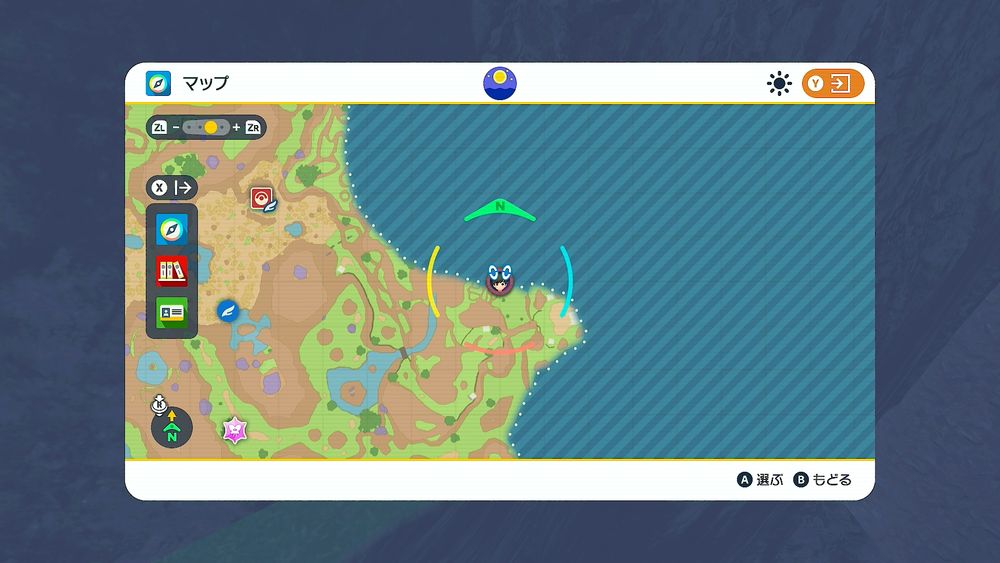The height and width of the screenshot is (563, 1000).
Task: Click the sun weather icon in header
Action: click(x=779, y=84)
